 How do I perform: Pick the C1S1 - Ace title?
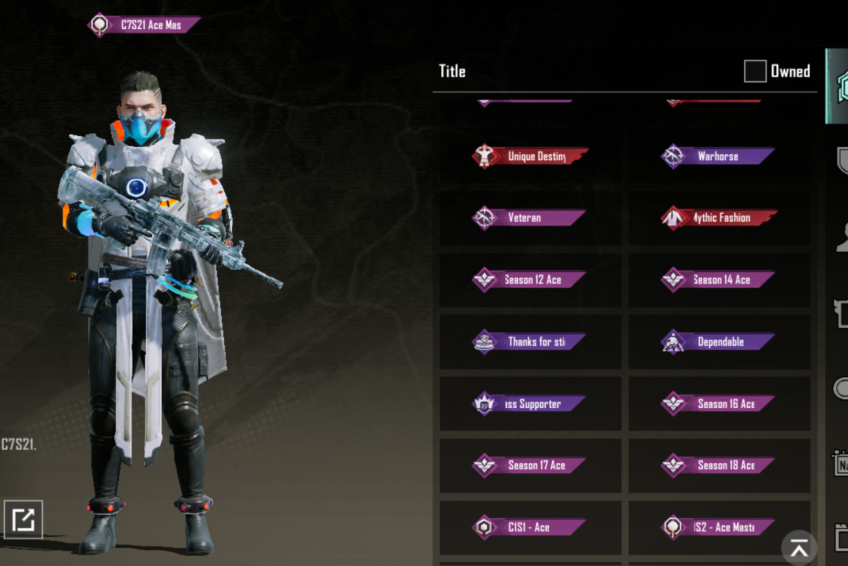[530, 527]
